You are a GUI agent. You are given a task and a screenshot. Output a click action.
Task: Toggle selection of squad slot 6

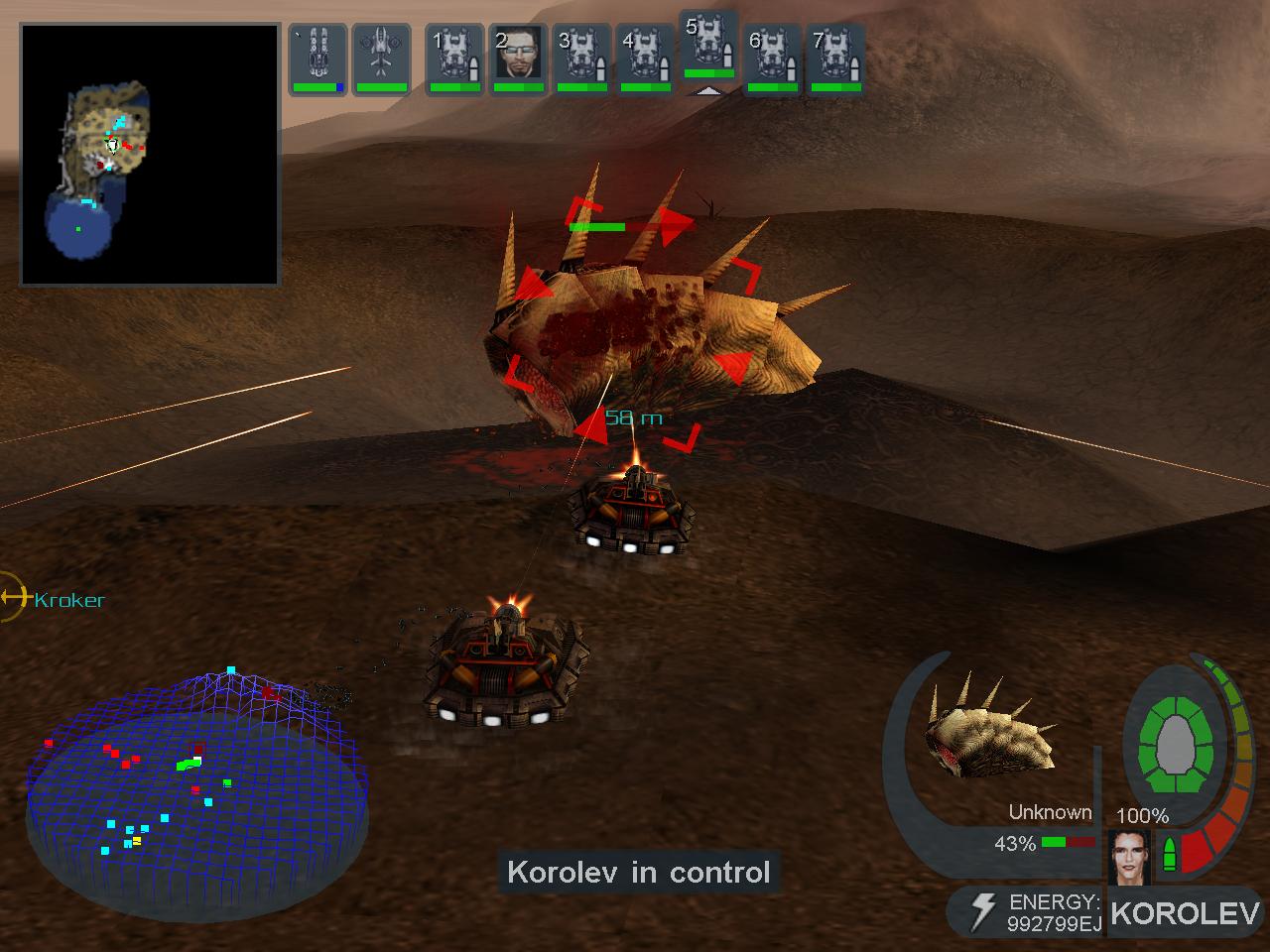773,58
